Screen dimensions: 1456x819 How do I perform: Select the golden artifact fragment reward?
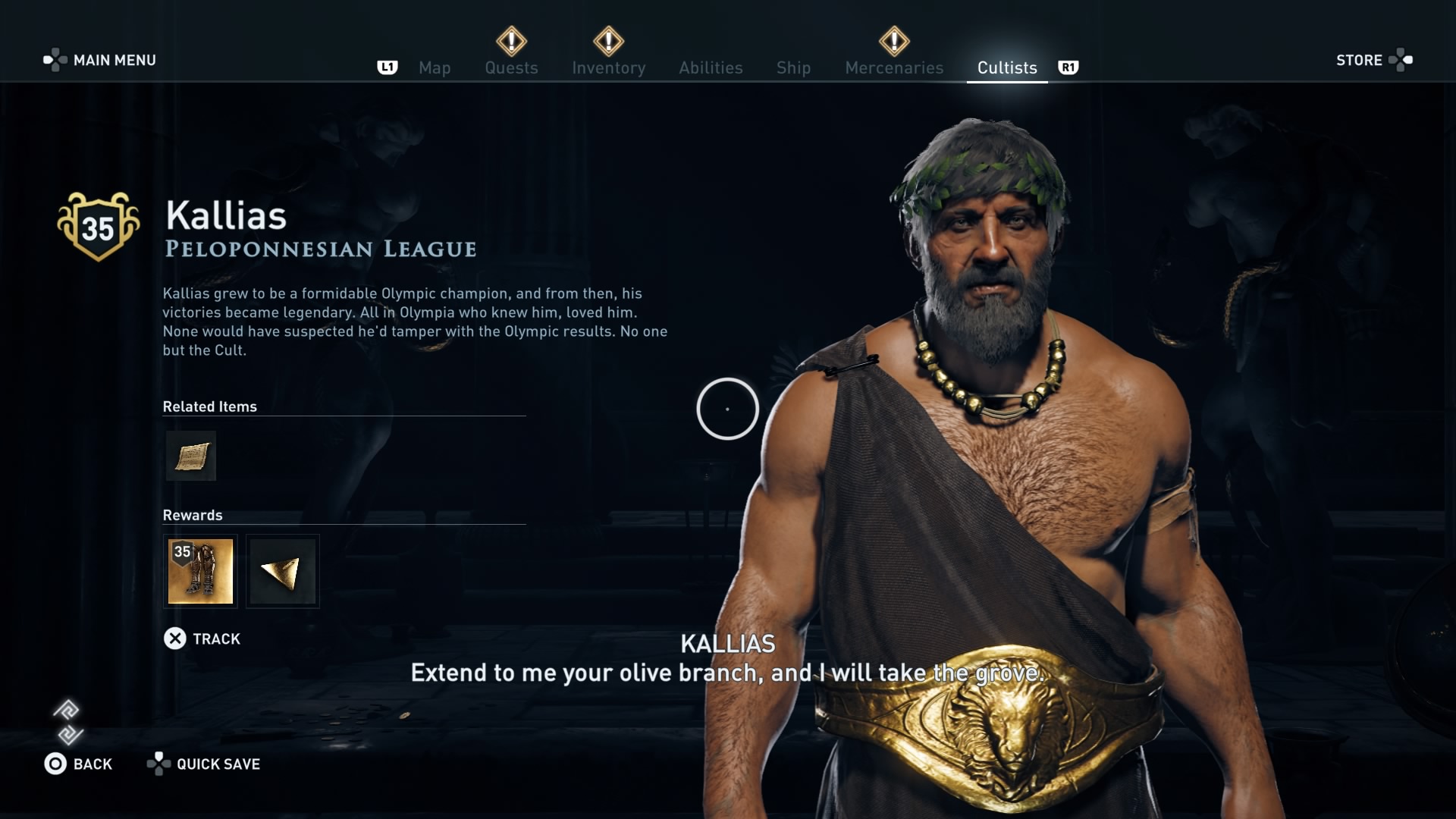[283, 571]
